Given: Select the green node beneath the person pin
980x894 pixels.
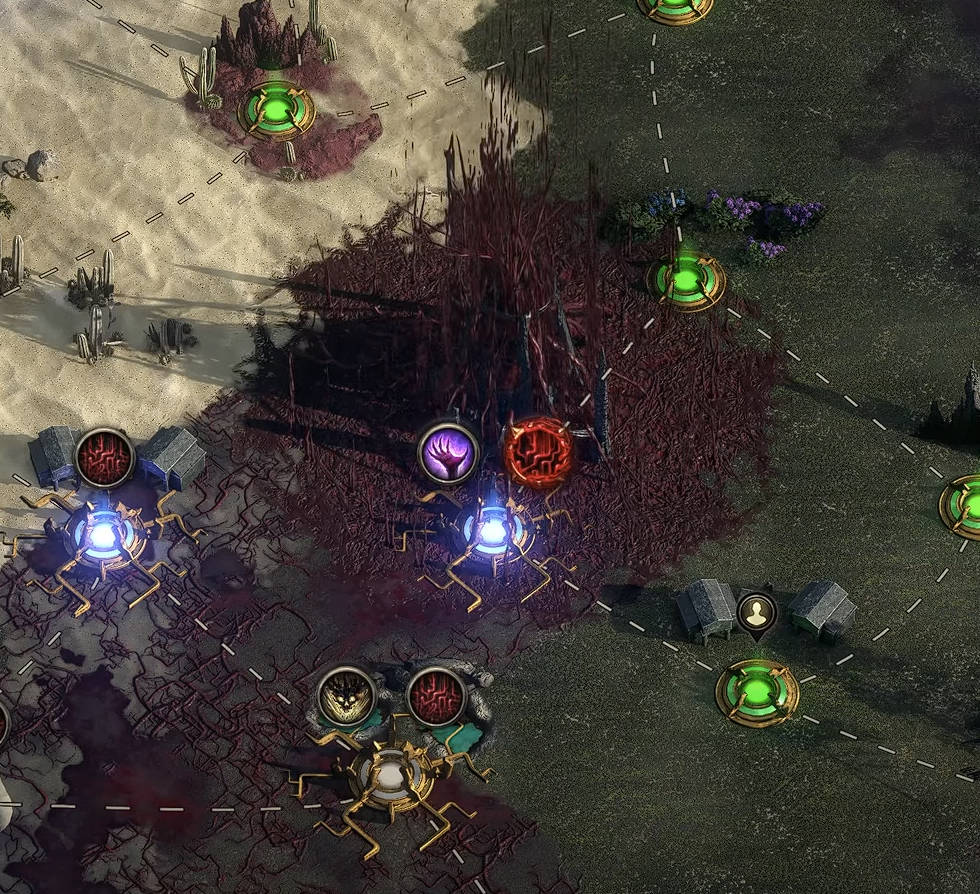Looking at the screenshot, I should (757, 691).
